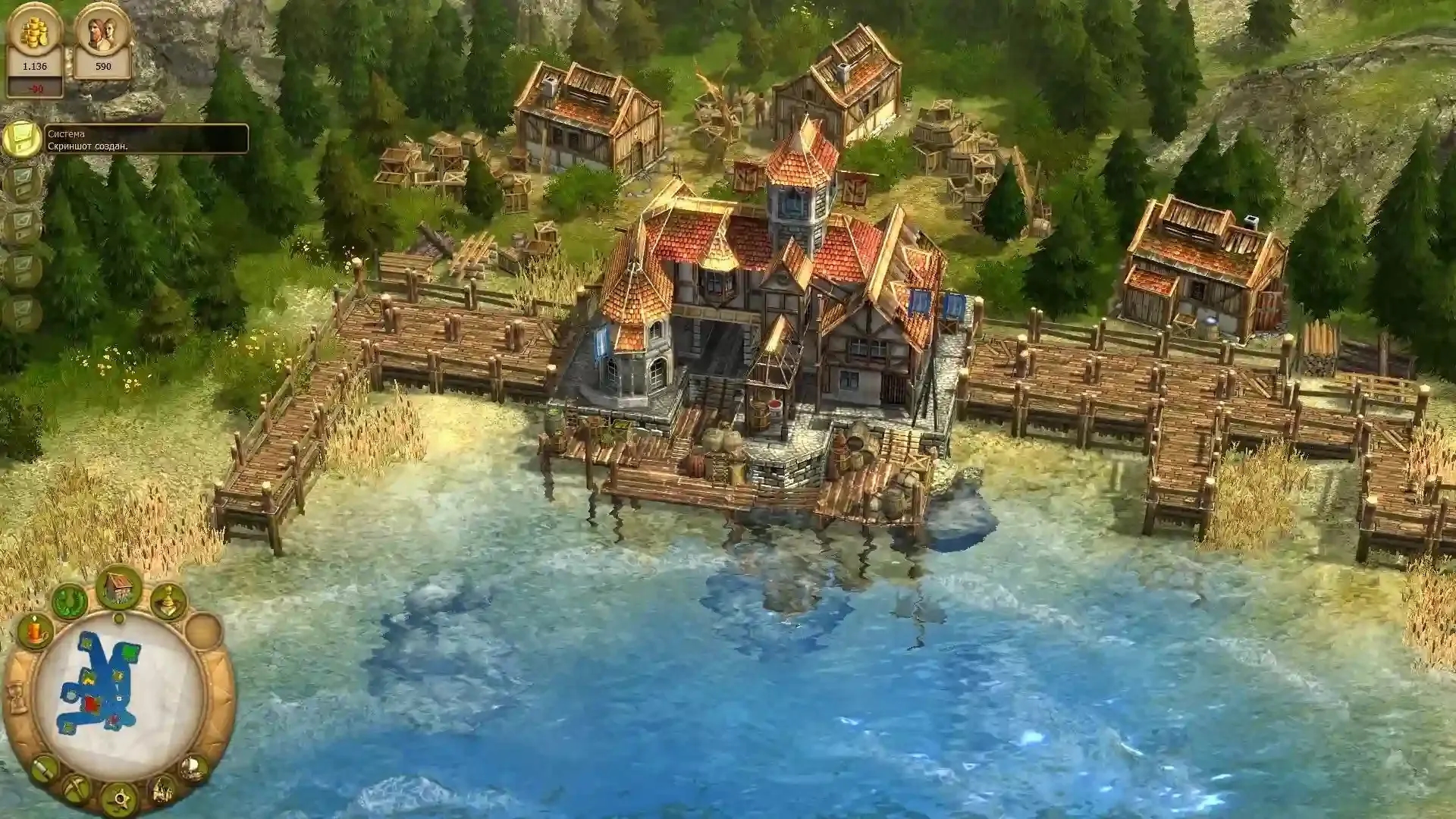
Task: Click the hourglass icon beside the minimap
Action: pos(15,698)
